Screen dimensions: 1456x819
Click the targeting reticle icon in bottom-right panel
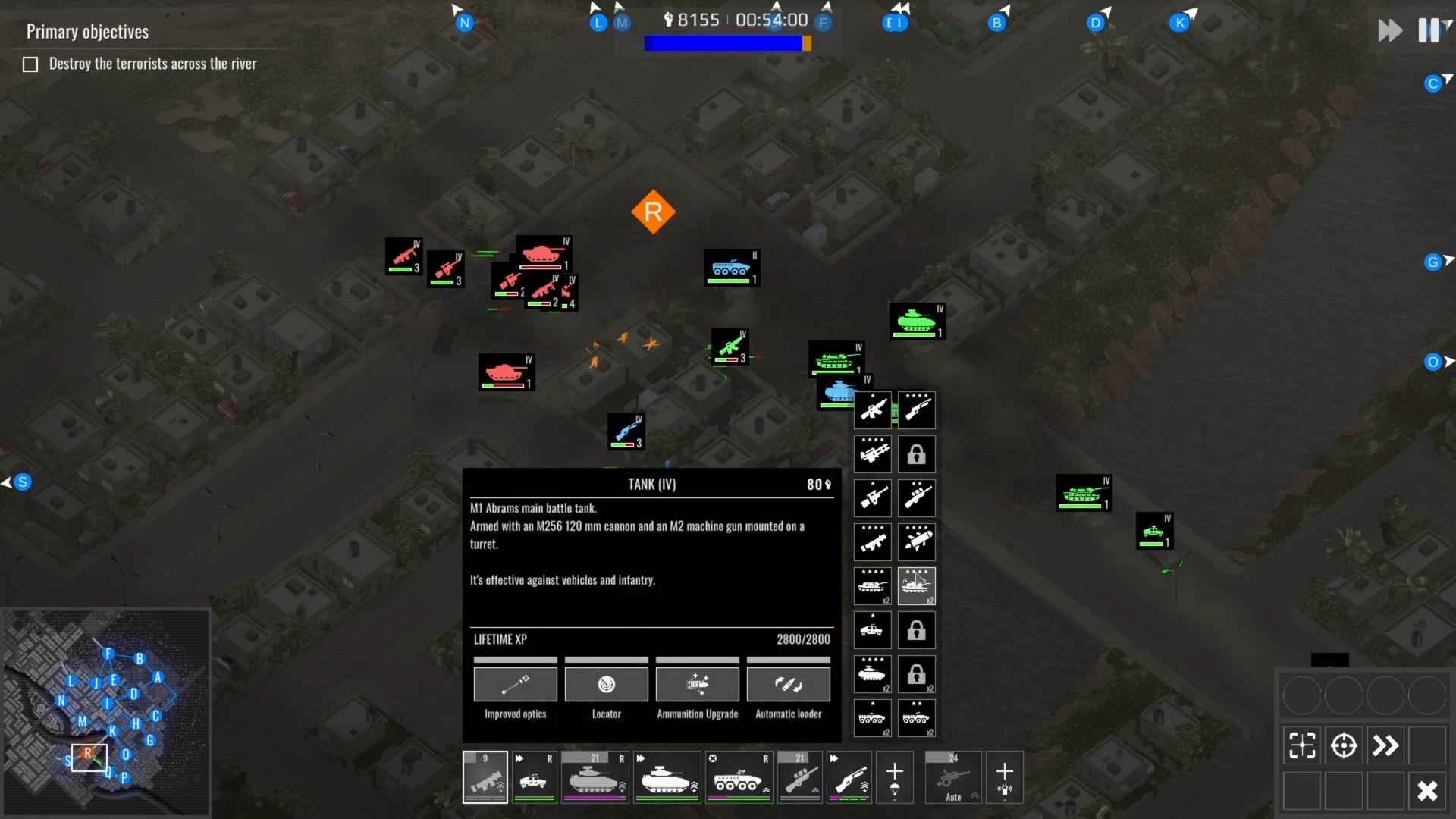(x=1345, y=745)
